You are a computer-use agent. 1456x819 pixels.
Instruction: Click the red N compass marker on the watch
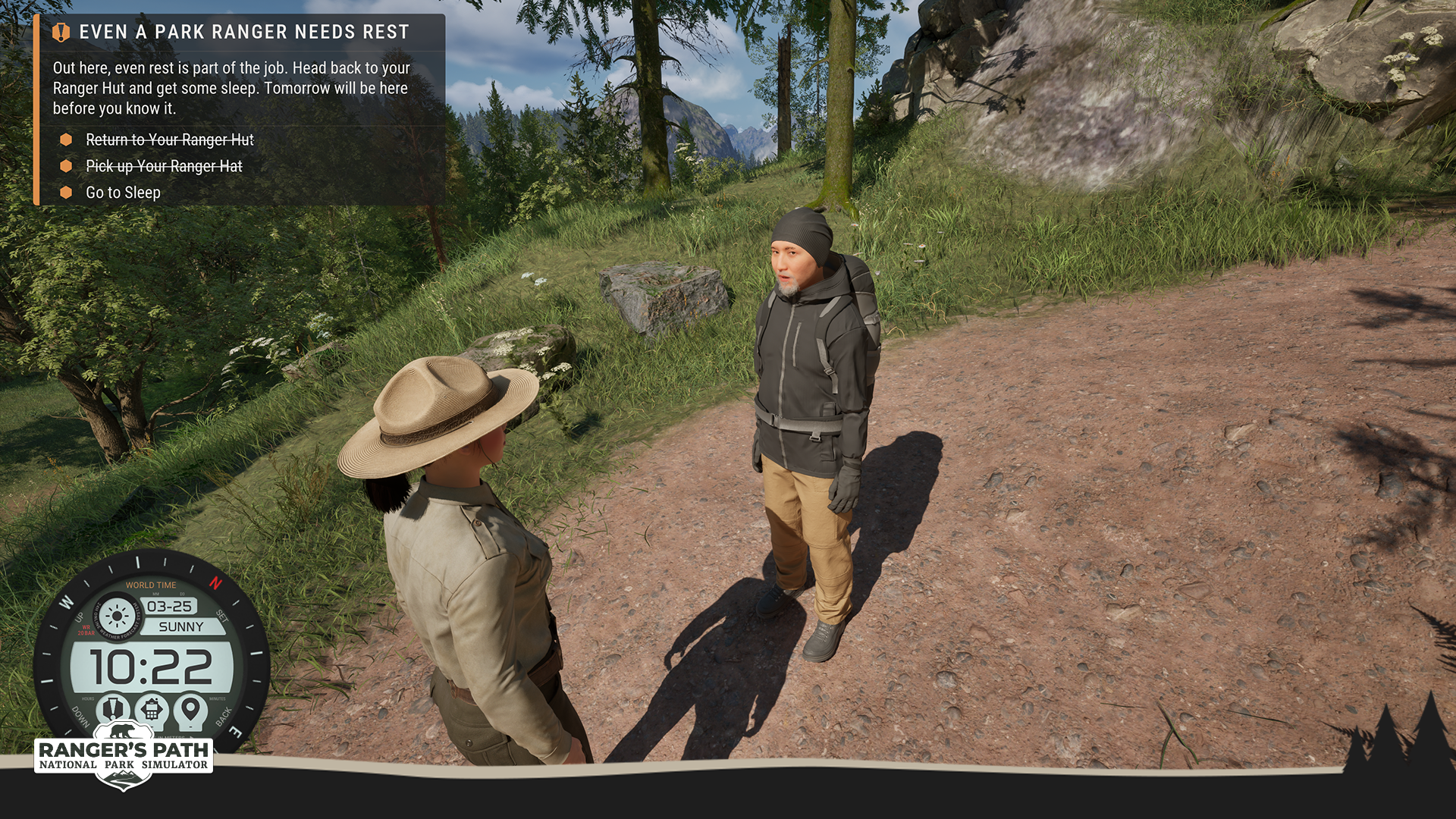point(216,583)
